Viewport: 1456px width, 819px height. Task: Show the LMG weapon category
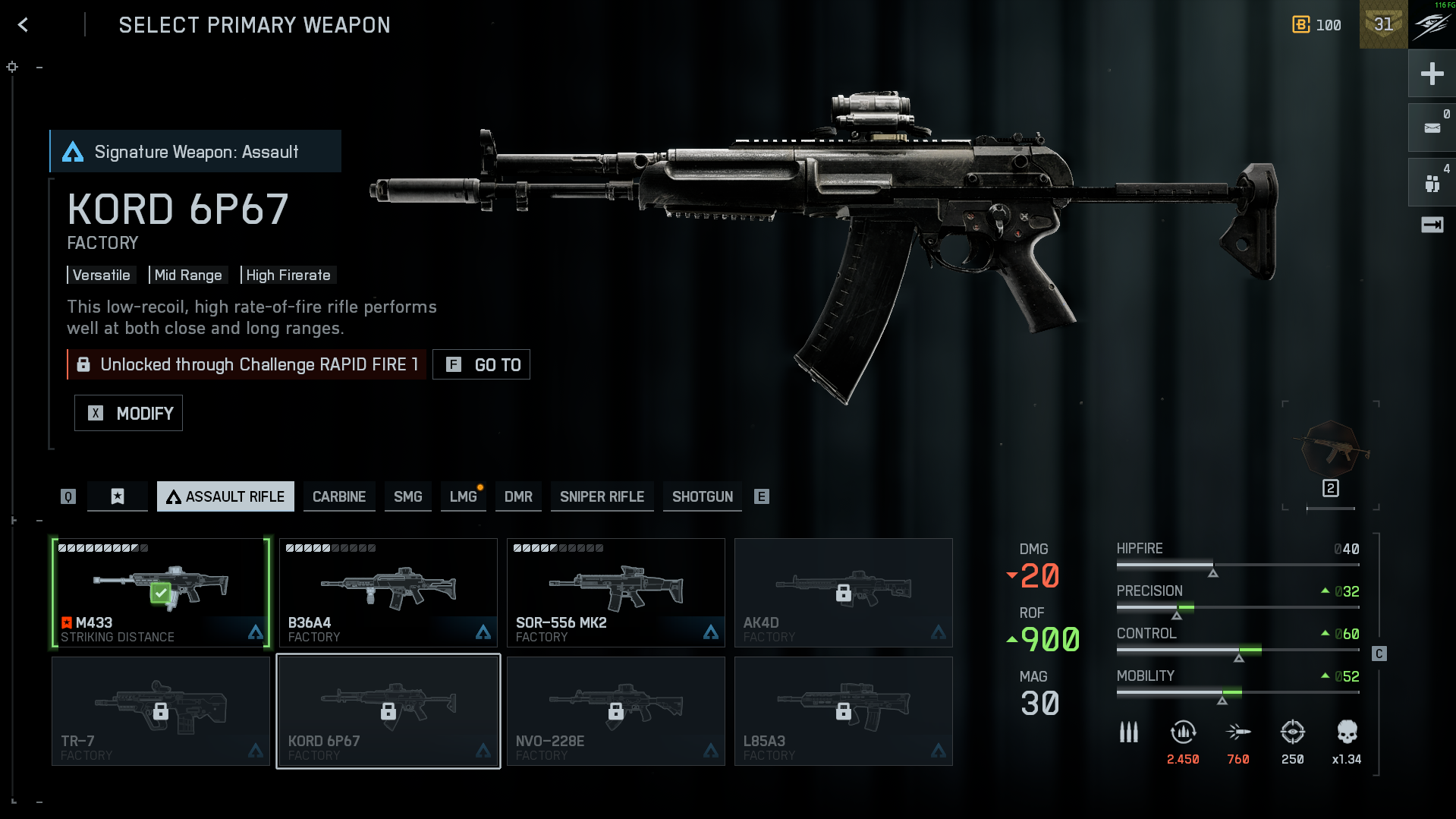[x=463, y=496]
